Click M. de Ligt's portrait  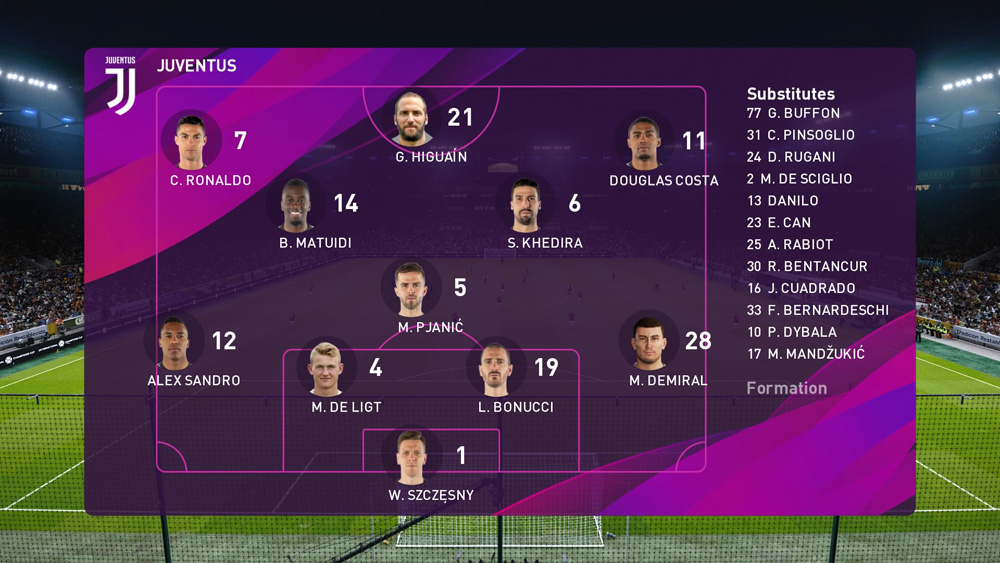[x=326, y=369]
